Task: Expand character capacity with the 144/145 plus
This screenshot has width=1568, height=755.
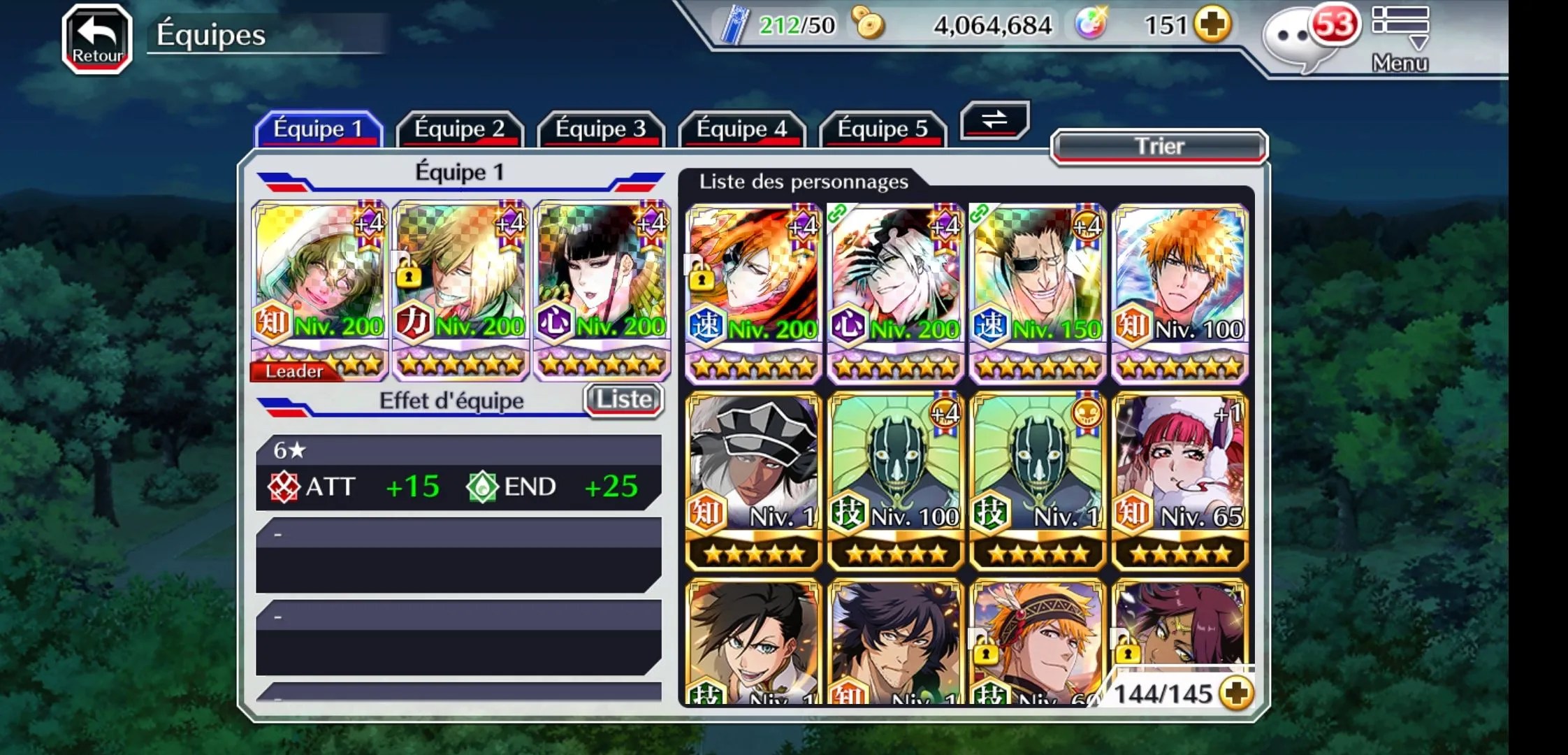Action: point(1235,693)
